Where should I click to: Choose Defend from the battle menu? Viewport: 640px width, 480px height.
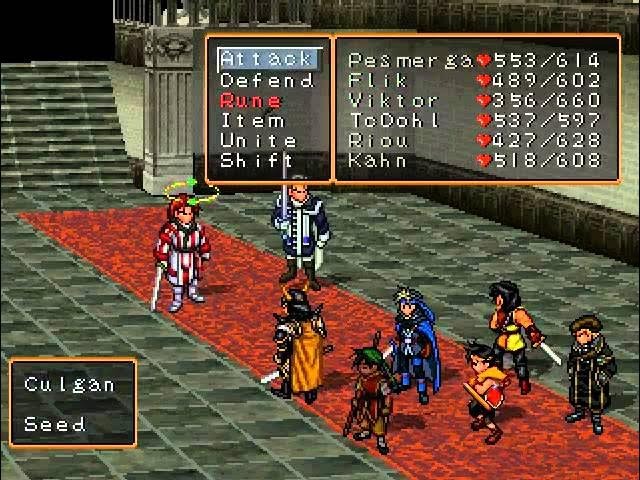(266, 80)
